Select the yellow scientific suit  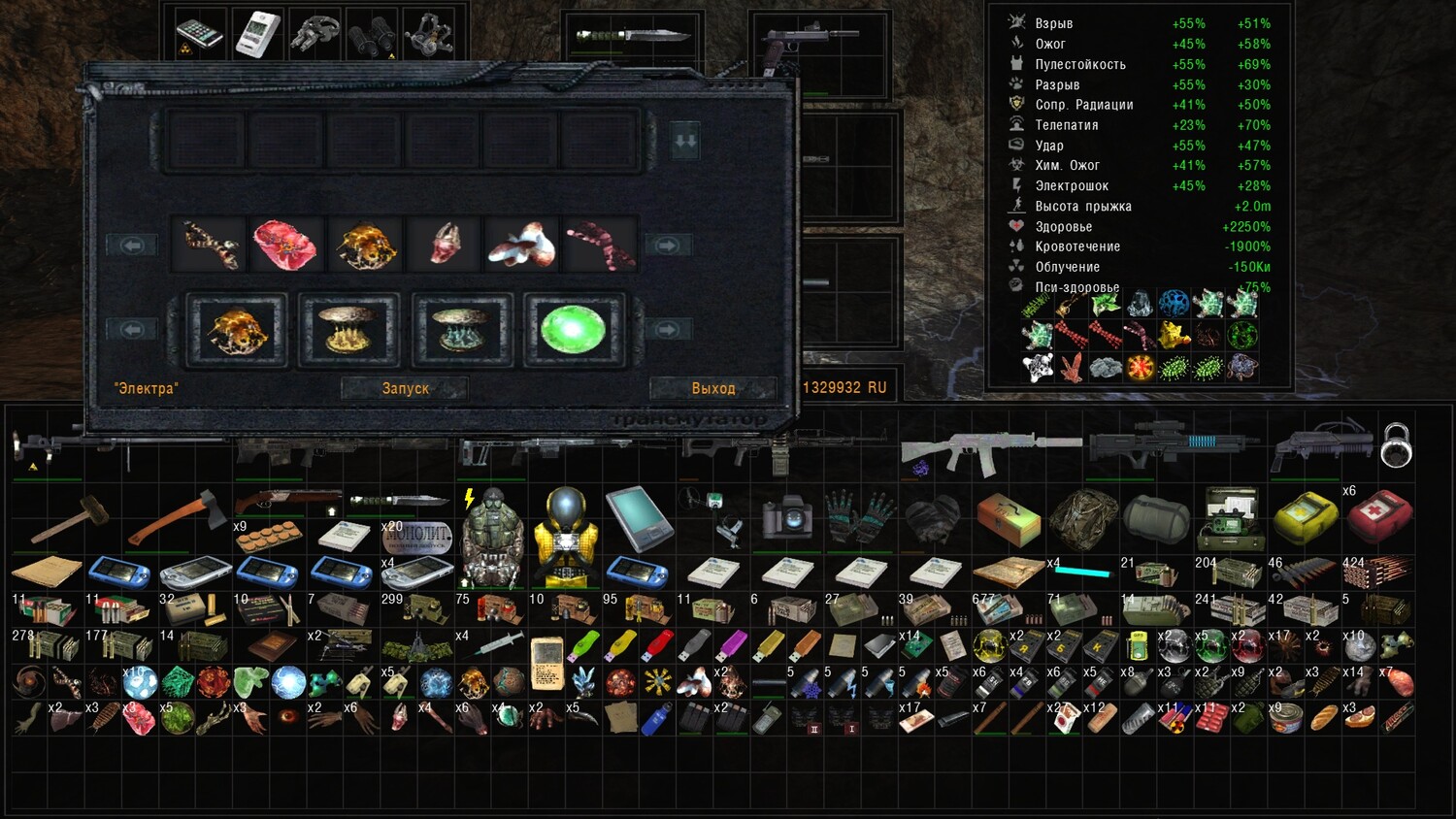(566, 535)
